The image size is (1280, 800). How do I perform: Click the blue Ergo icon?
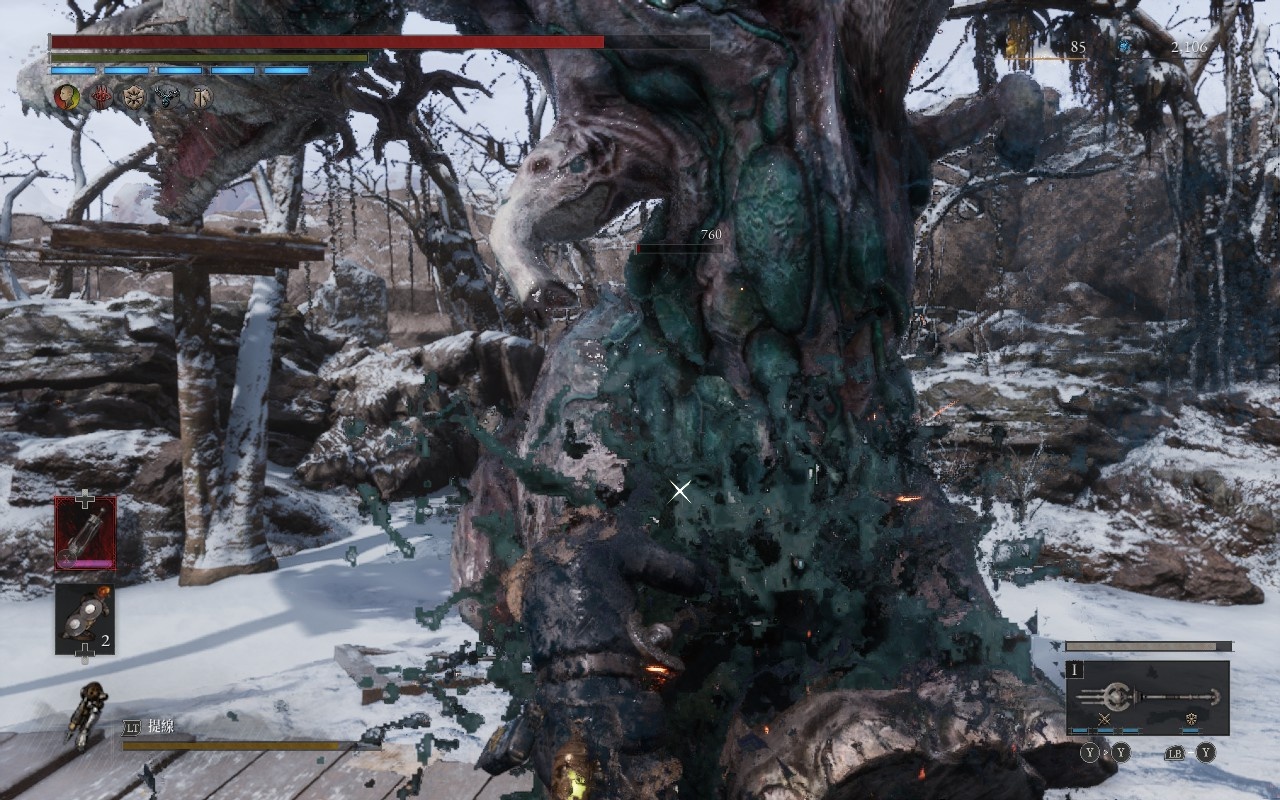(x=1125, y=46)
